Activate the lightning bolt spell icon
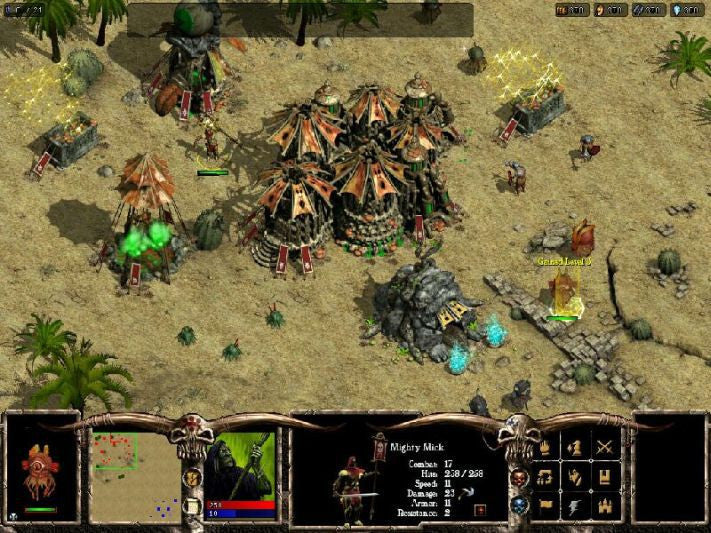711x533 pixels. coord(576,506)
